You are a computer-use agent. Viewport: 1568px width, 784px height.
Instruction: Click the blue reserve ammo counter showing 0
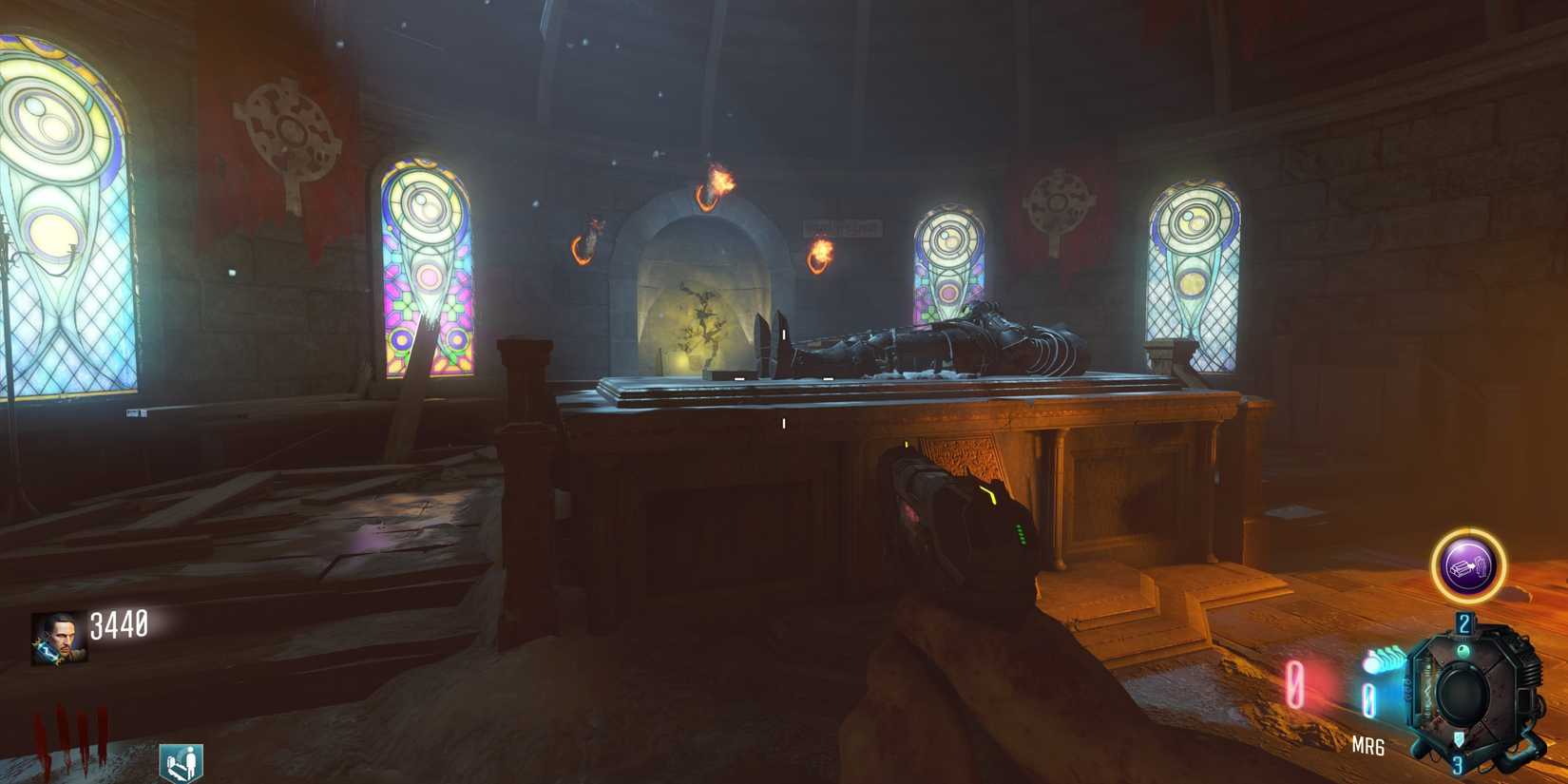pos(1368,698)
